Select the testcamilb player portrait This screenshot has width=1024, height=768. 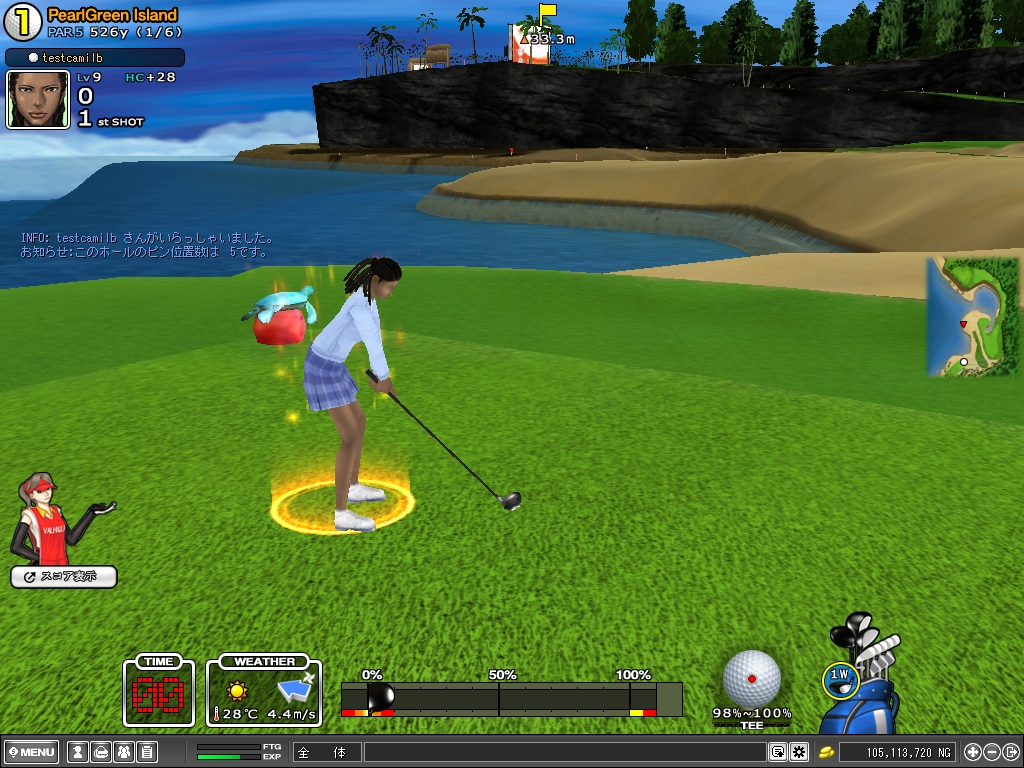tap(38, 99)
